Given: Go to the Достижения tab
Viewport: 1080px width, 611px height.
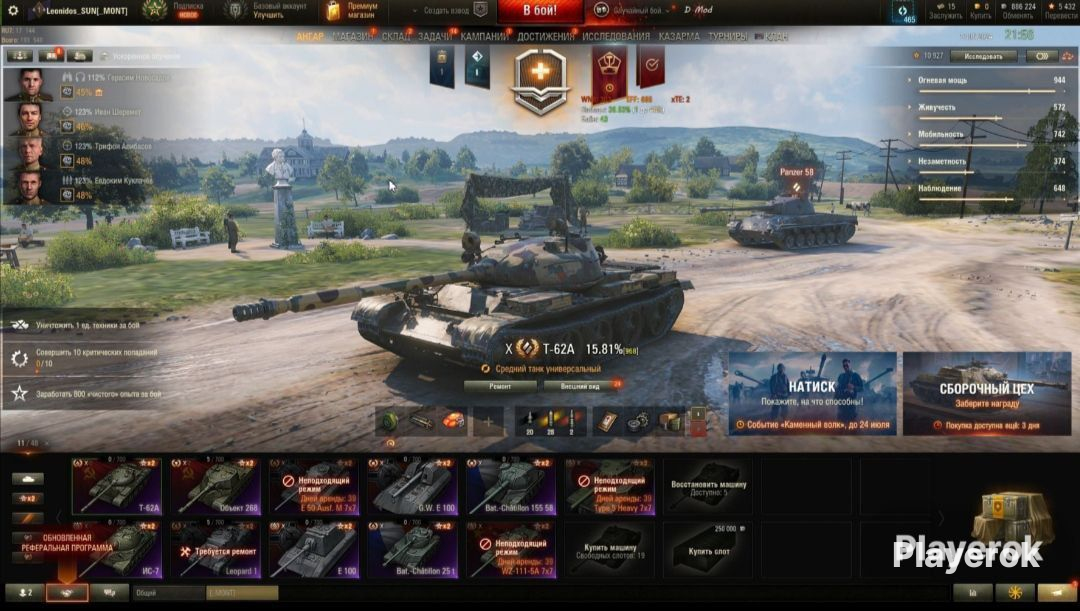Looking at the screenshot, I should coord(546,37).
